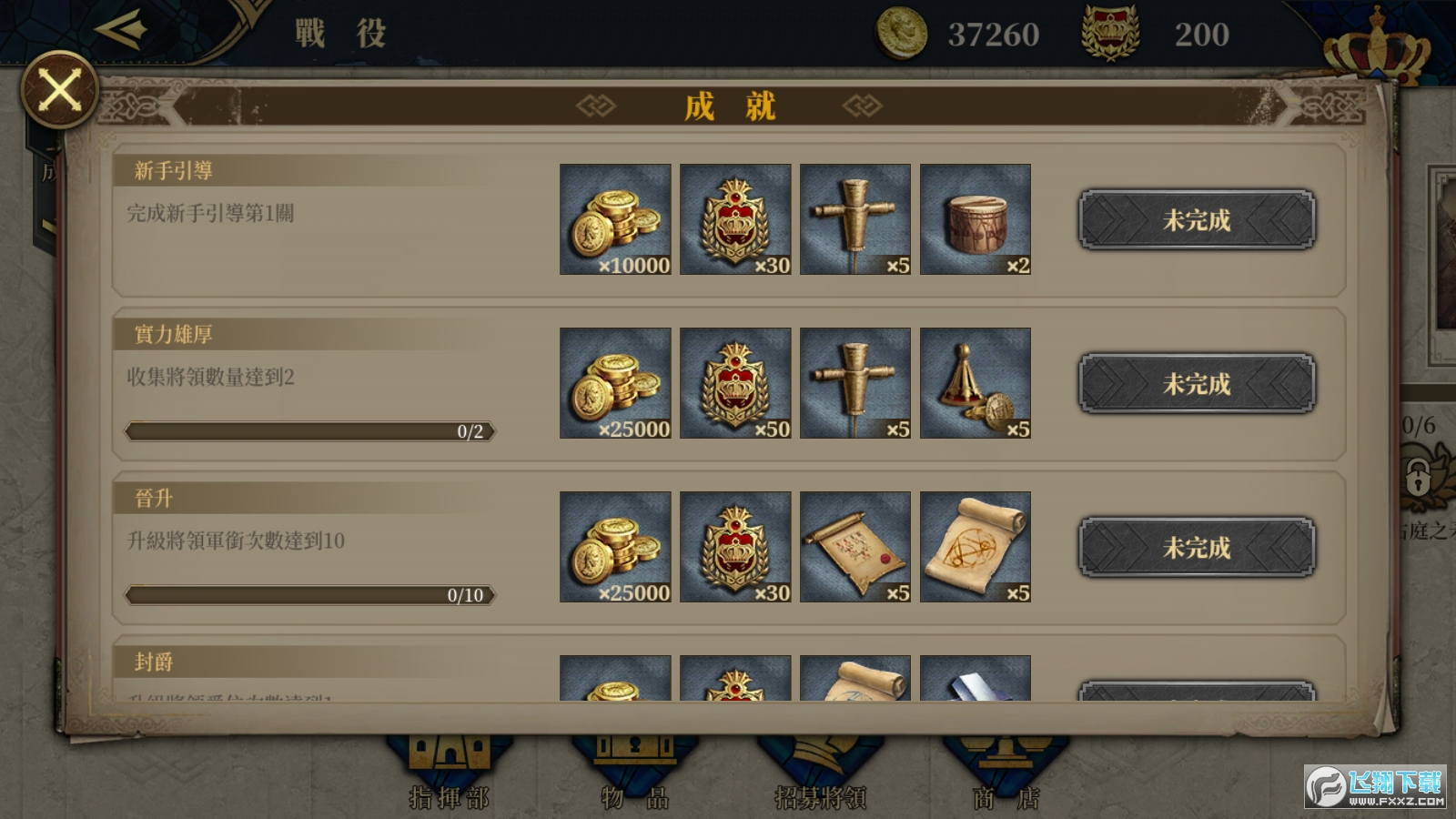Close the achievements panel with the X button
1456x819 pixels.
[60, 90]
